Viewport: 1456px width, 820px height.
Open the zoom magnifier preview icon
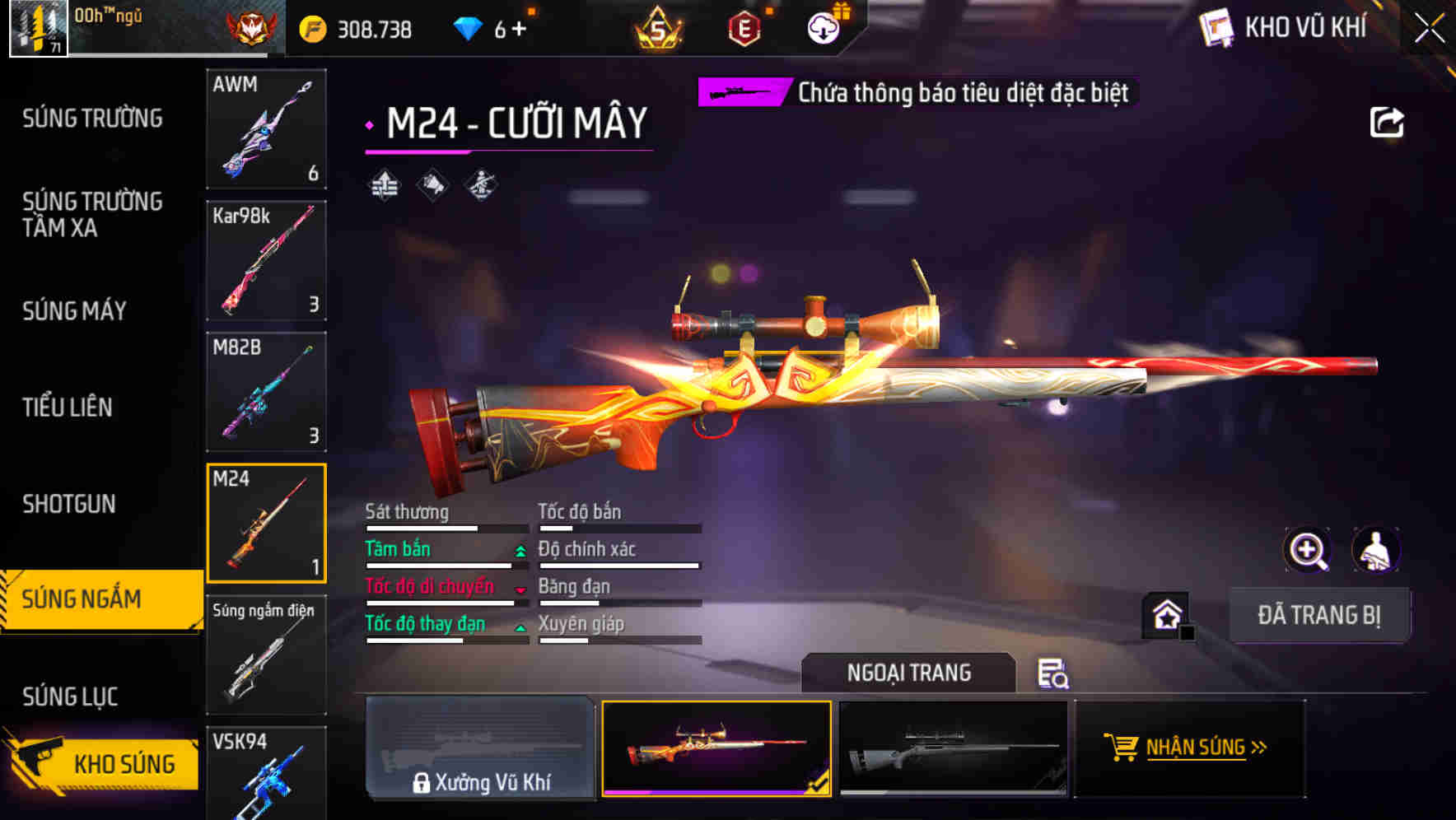click(x=1308, y=550)
